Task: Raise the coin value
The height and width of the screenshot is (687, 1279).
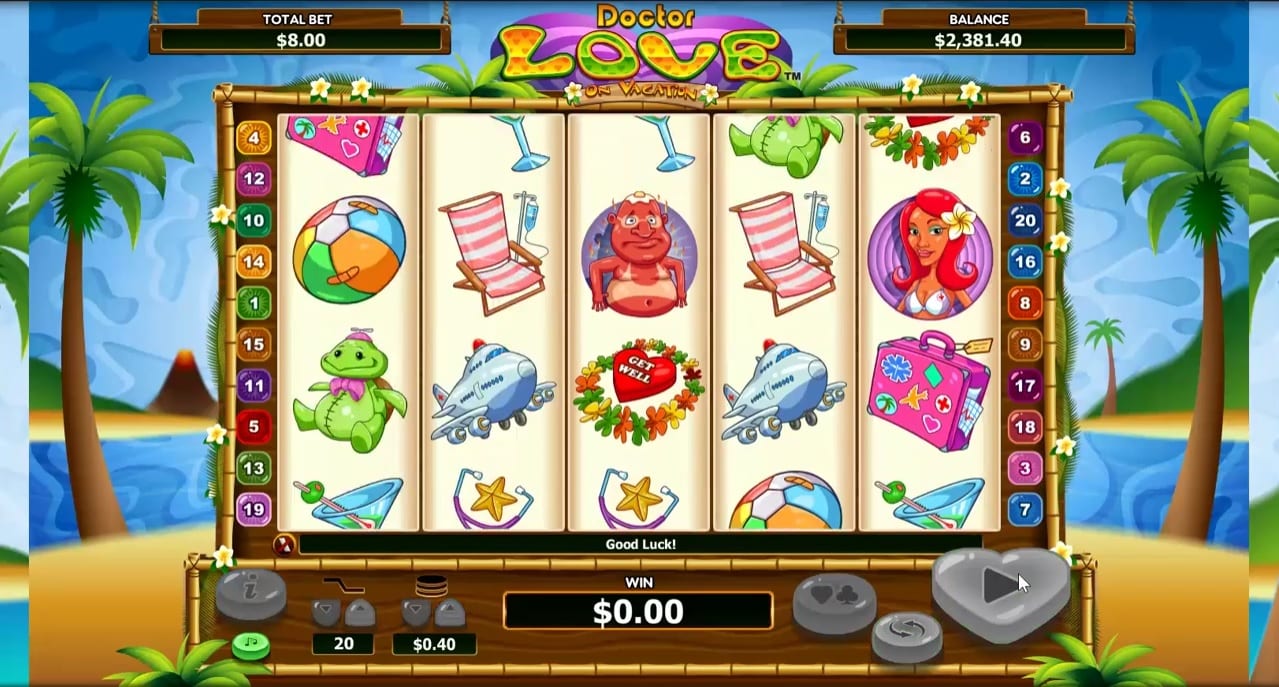Action: [449, 612]
